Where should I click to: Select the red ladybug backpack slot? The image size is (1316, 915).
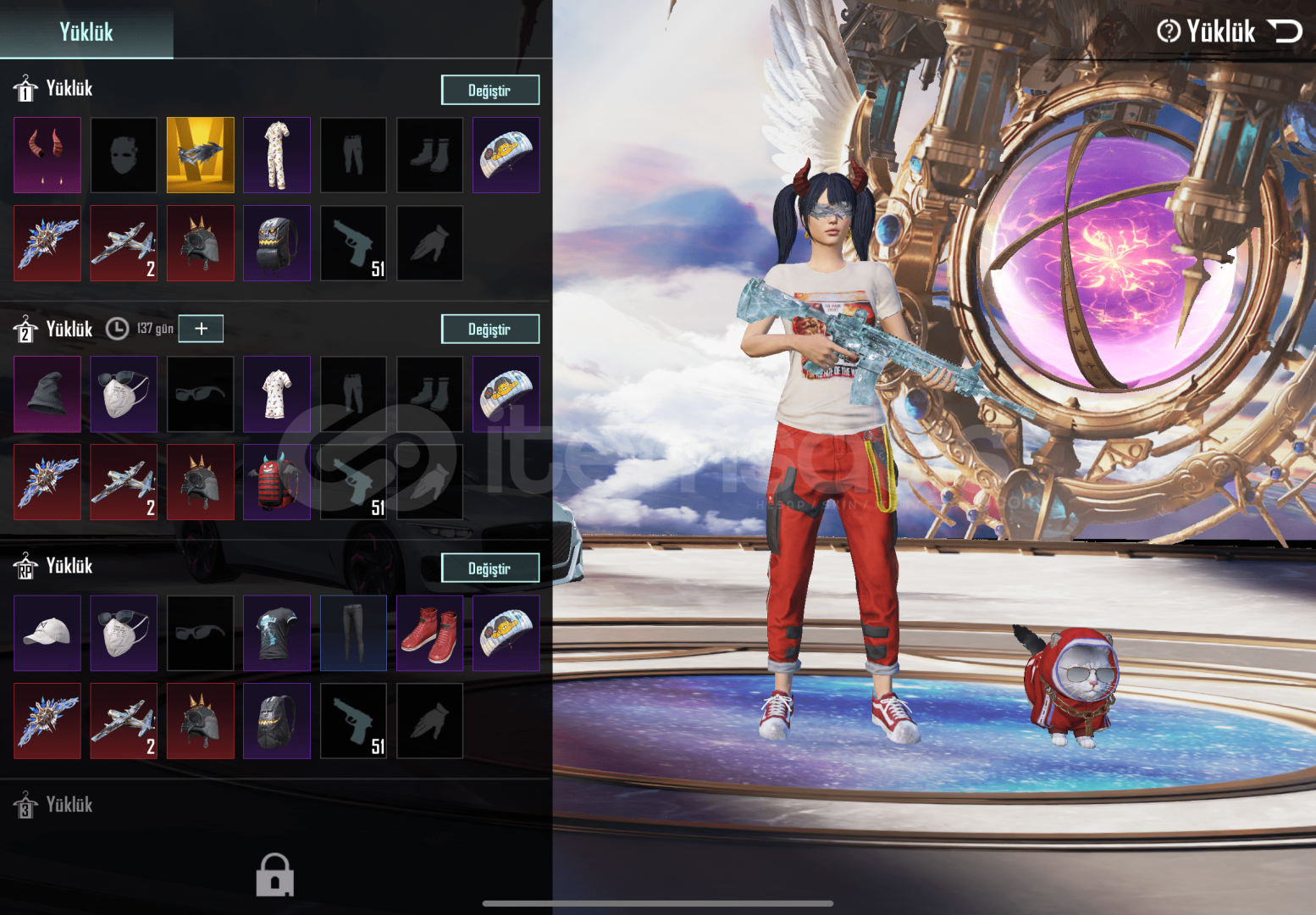tap(277, 482)
